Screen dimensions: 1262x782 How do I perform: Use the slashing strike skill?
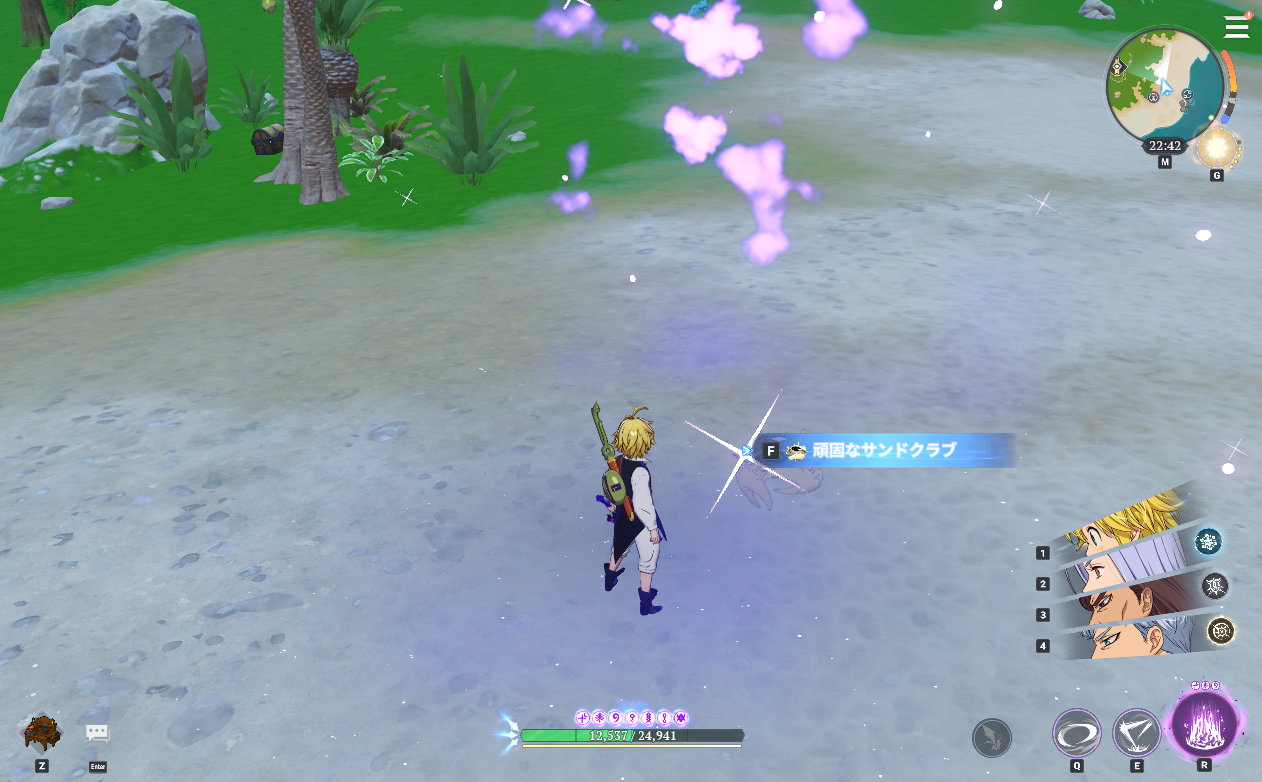1136,733
